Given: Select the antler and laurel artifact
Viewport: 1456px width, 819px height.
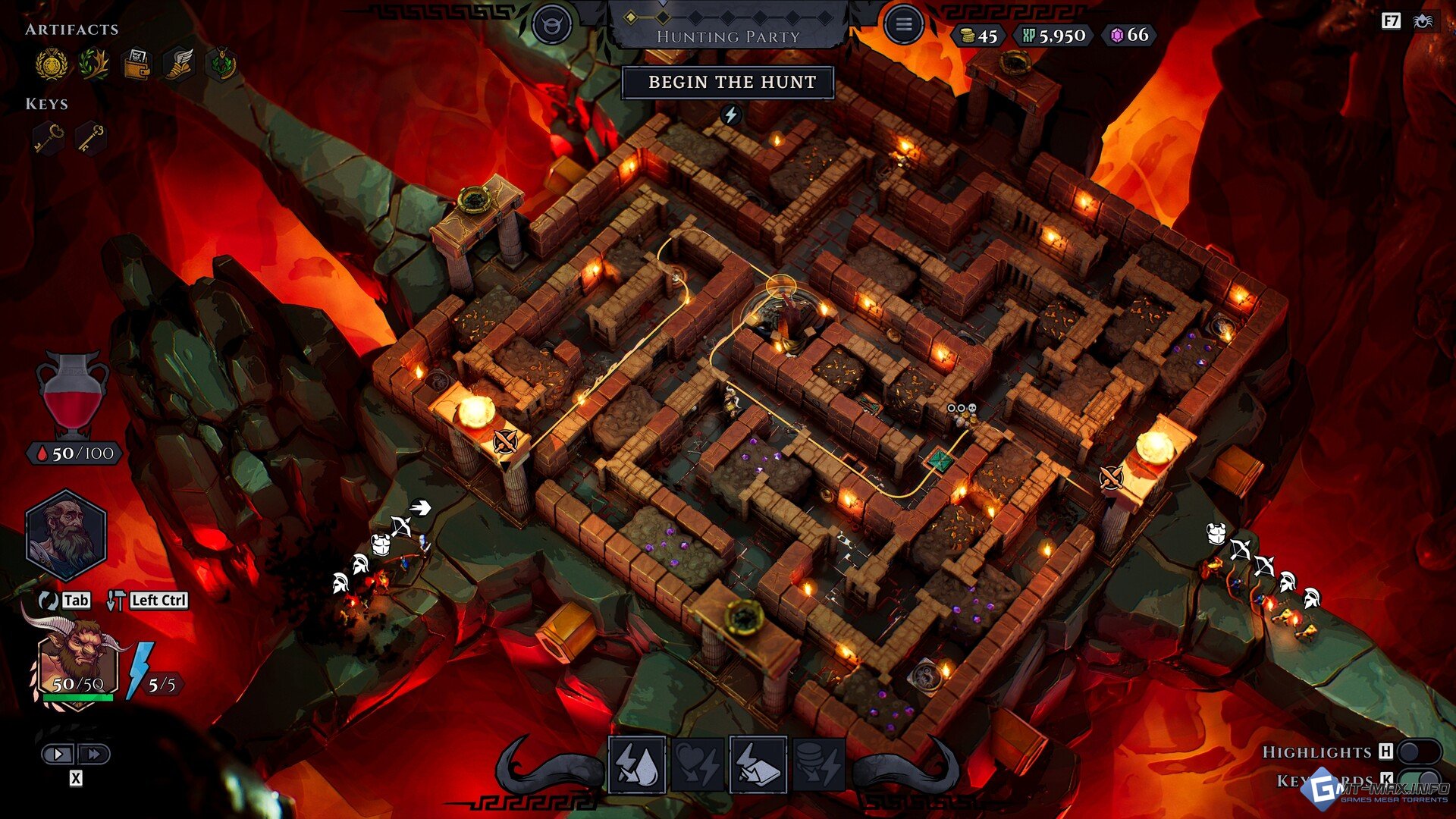Looking at the screenshot, I should 93,64.
